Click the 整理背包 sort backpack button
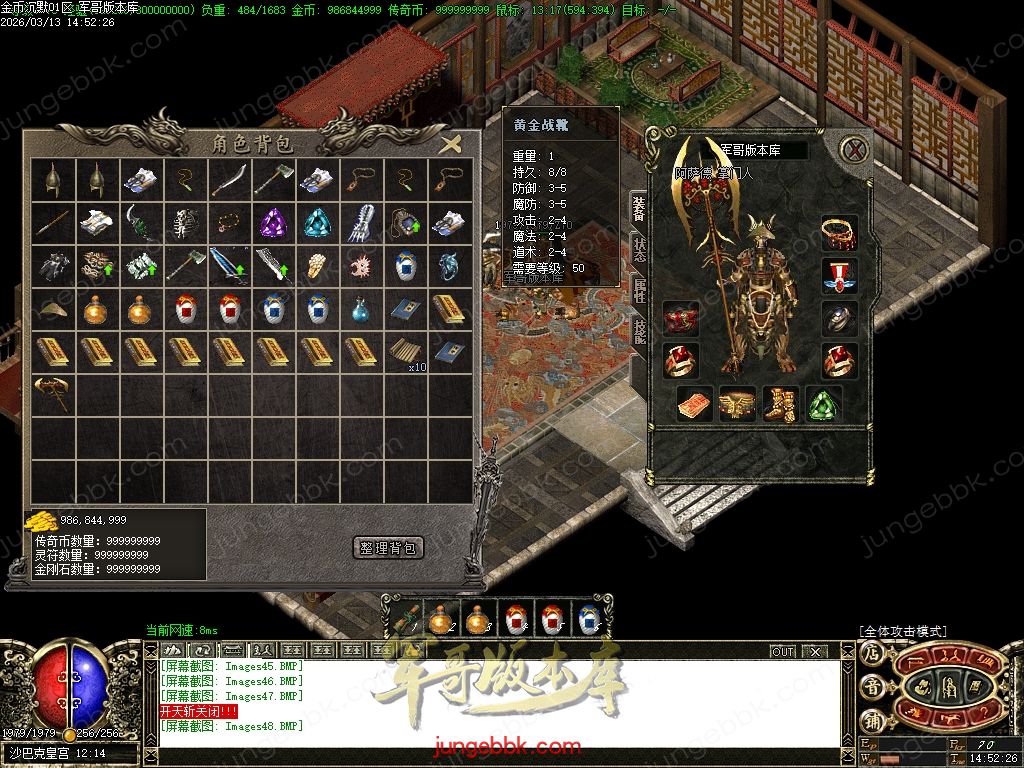The width and height of the screenshot is (1024, 768). click(389, 548)
